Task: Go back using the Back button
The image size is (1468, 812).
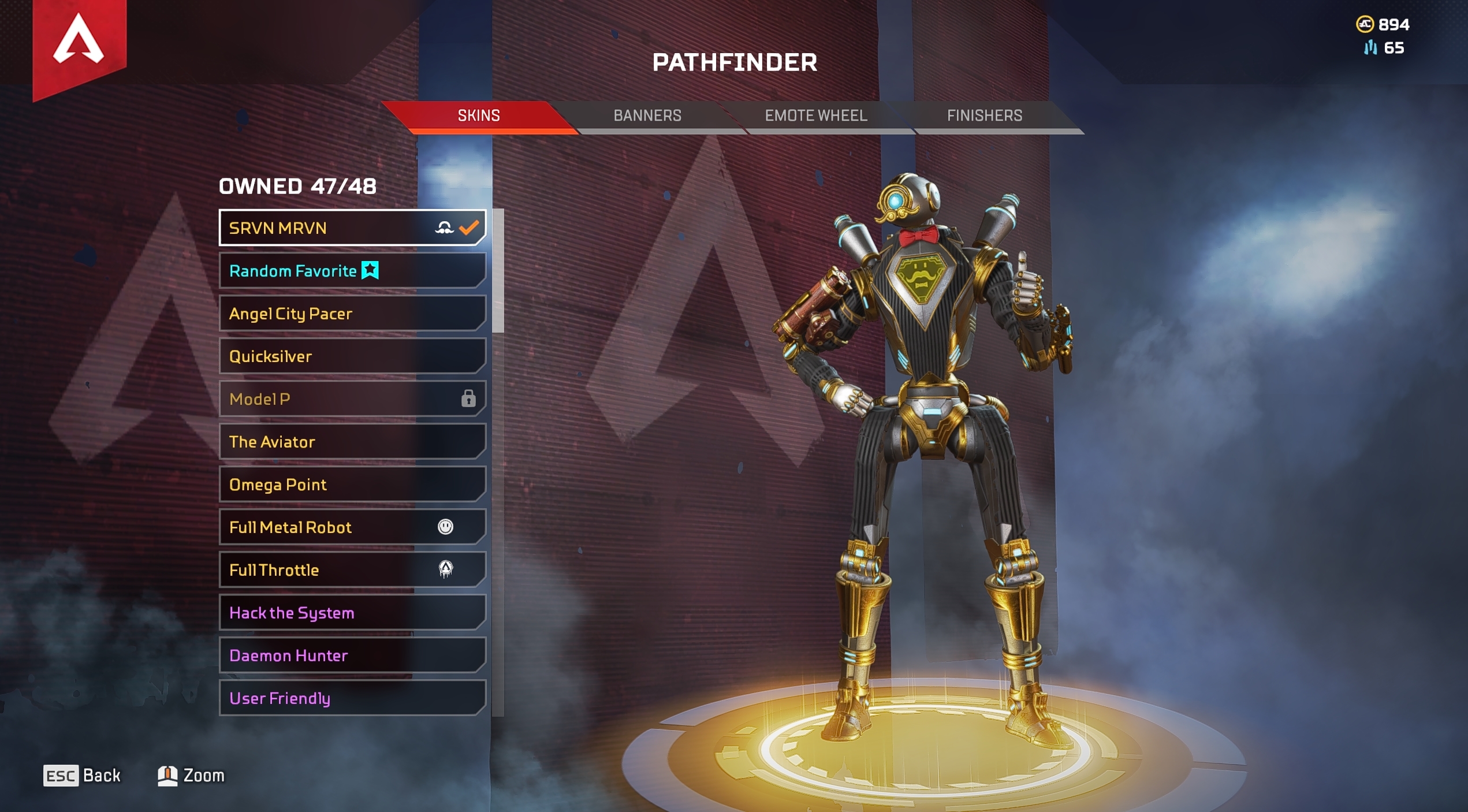Action: click(x=83, y=776)
